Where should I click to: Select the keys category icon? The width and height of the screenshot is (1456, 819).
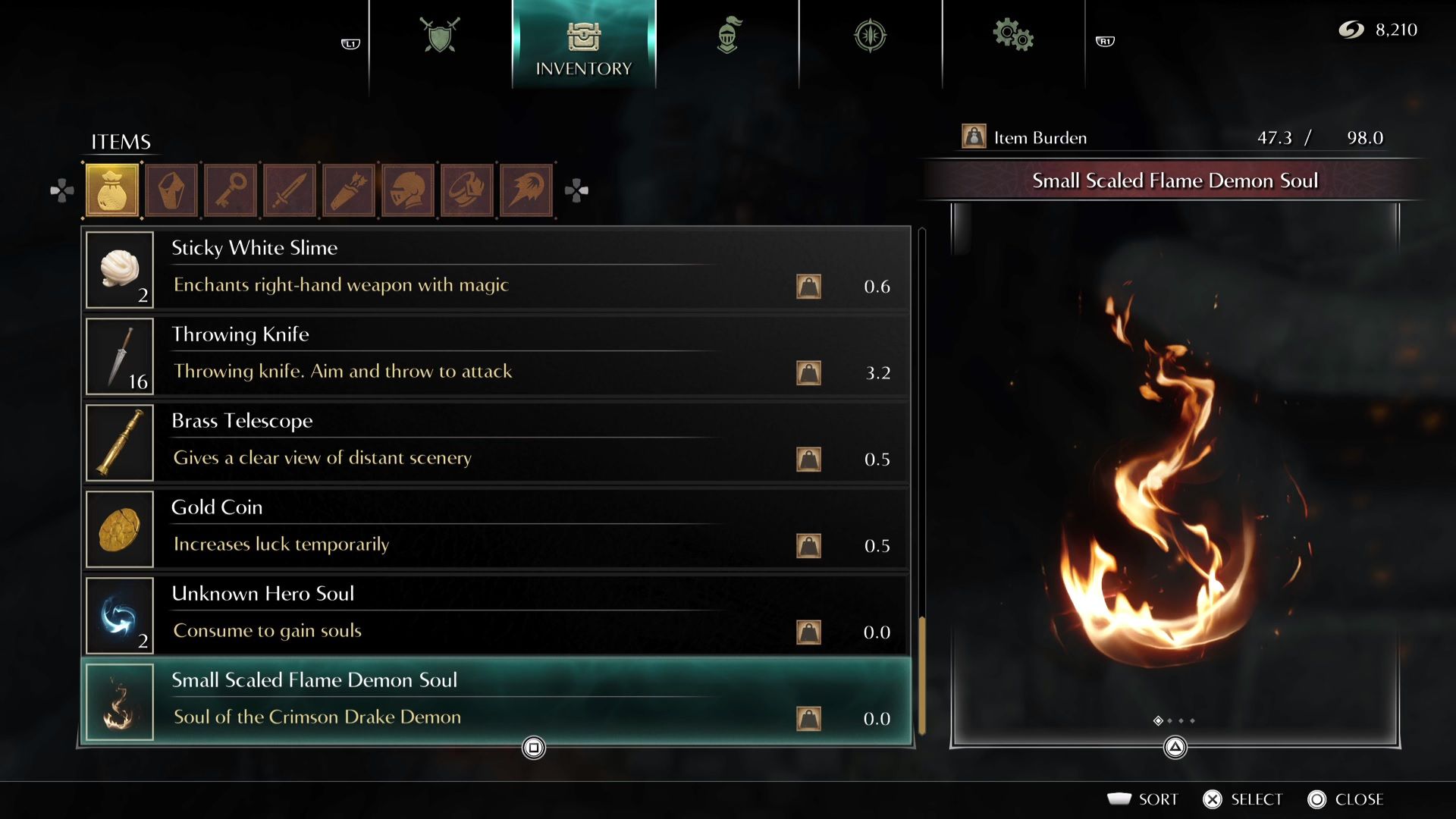(x=230, y=190)
